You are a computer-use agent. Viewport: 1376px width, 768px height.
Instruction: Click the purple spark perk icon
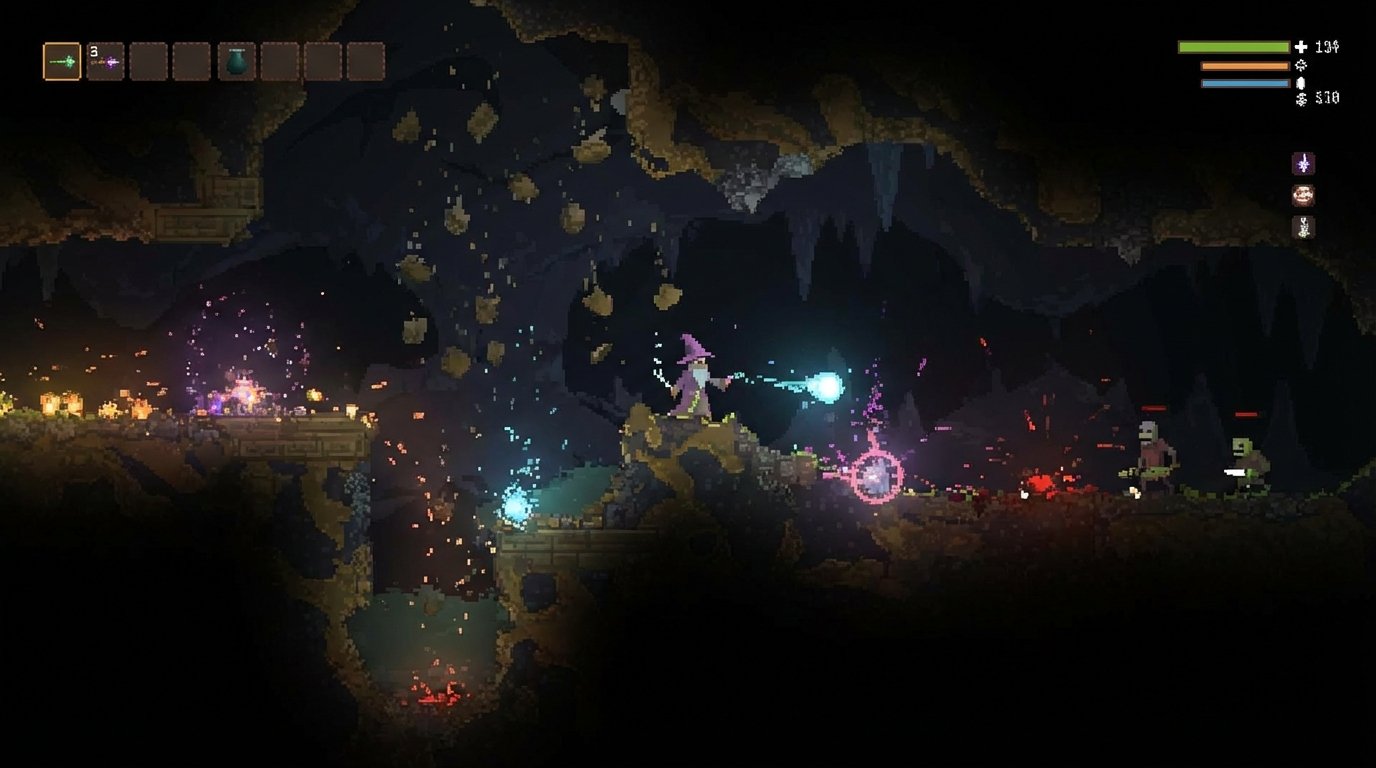pos(1303,163)
